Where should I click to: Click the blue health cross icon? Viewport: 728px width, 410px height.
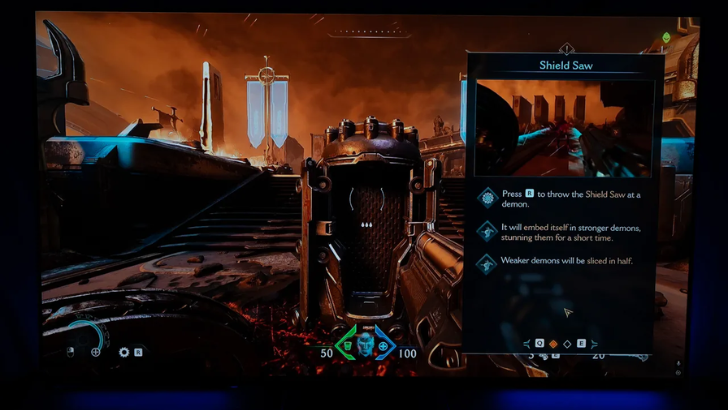click(x=383, y=346)
